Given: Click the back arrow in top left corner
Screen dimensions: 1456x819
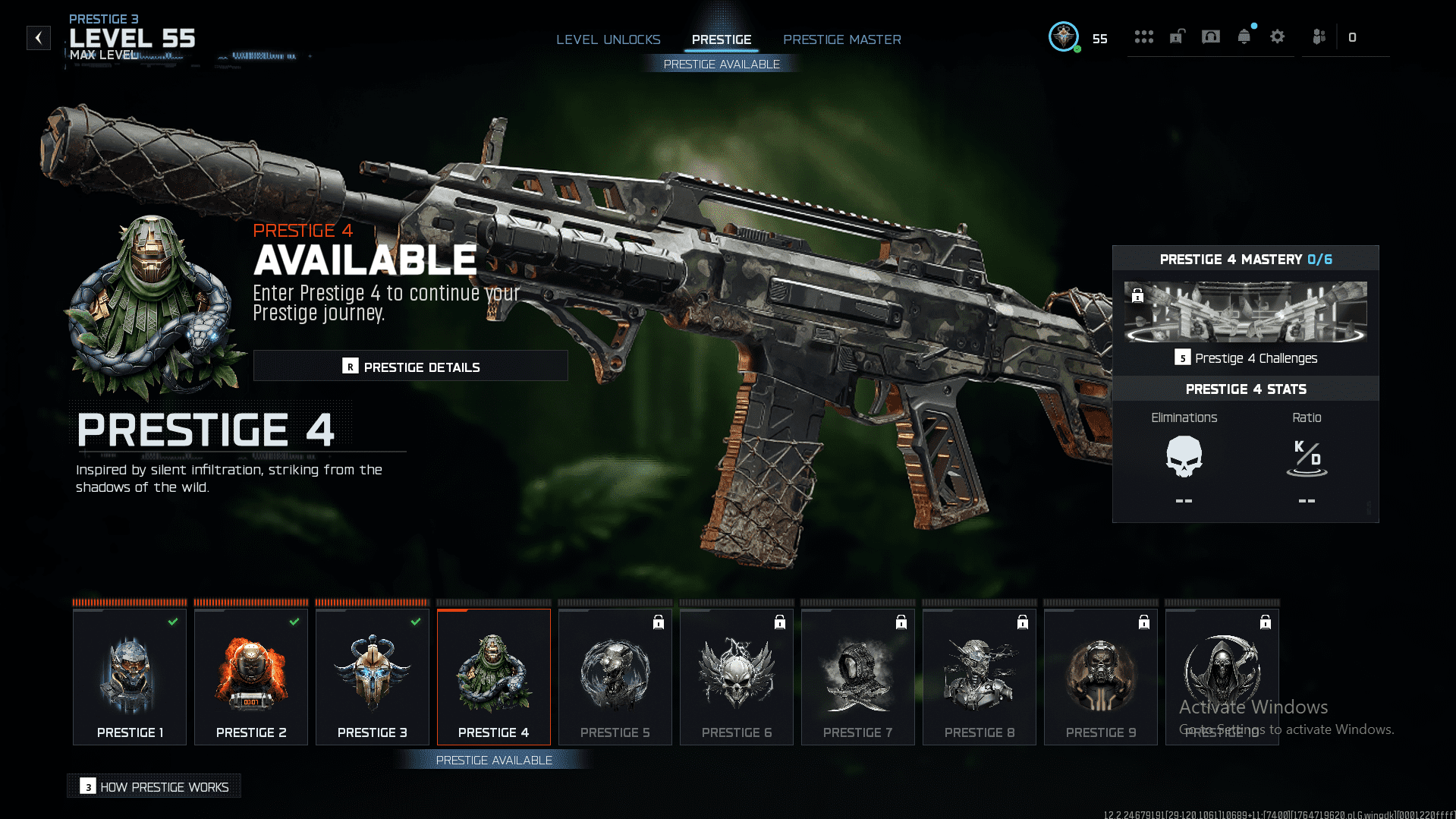Looking at the screenshot, I should [38, 38].
